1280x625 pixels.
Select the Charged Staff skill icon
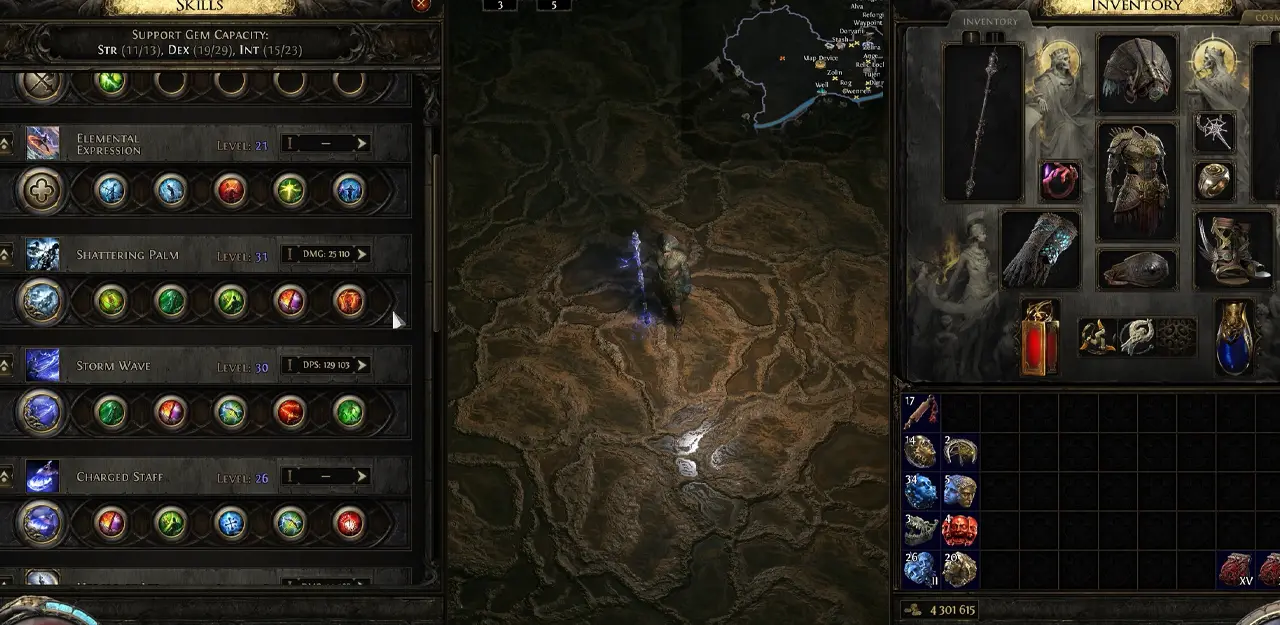point(42,476)
